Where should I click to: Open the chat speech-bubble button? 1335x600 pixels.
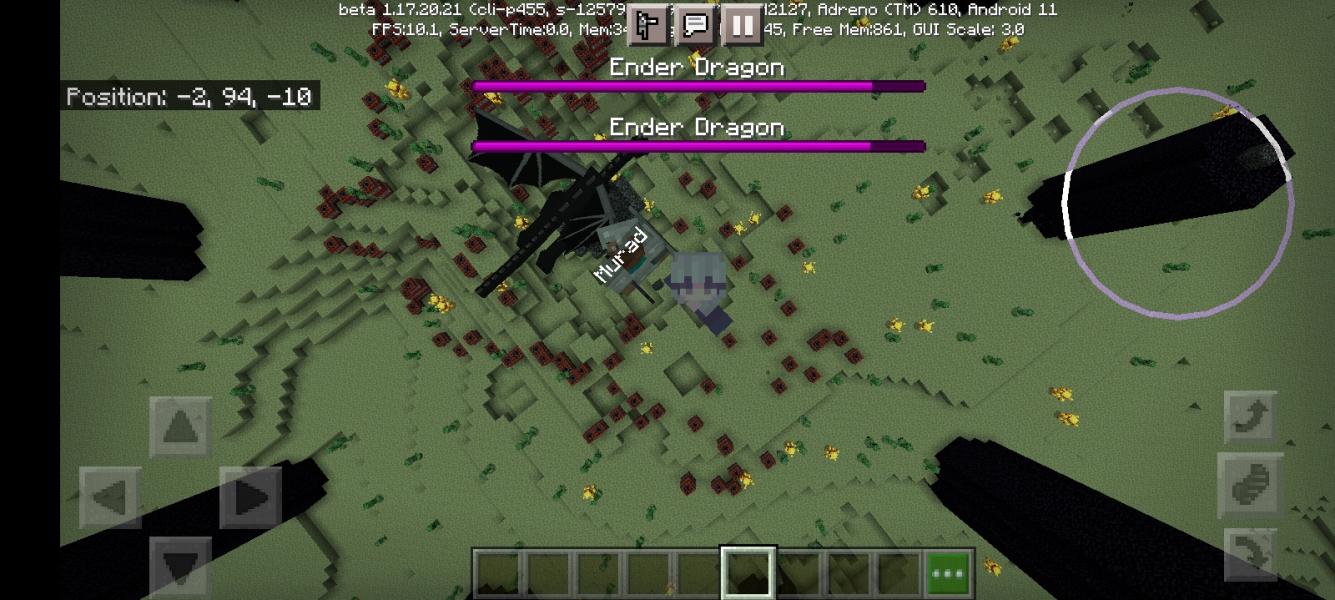click(x=696, y=25)
